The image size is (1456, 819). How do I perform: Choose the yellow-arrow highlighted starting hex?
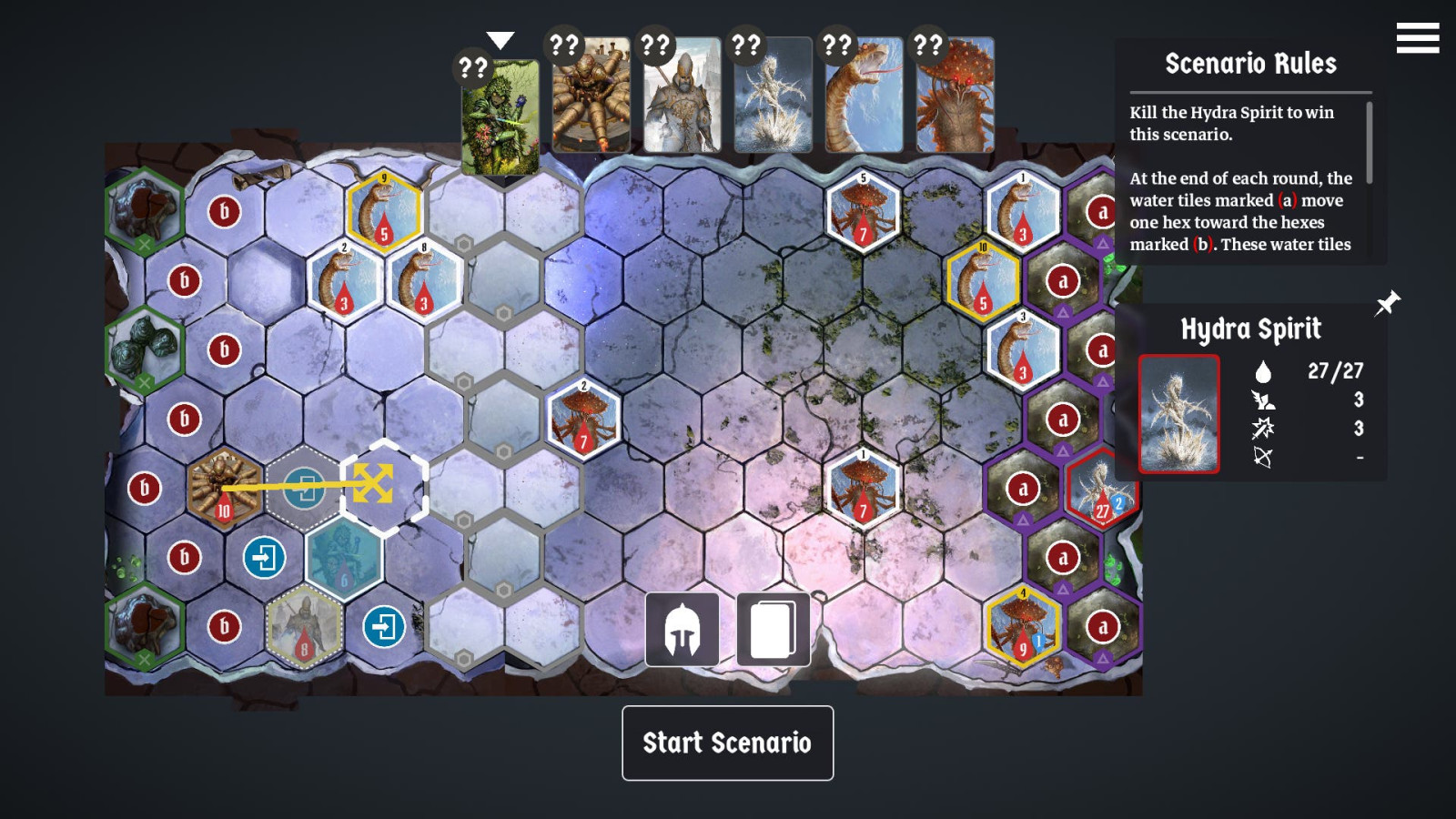coord(383,486)
